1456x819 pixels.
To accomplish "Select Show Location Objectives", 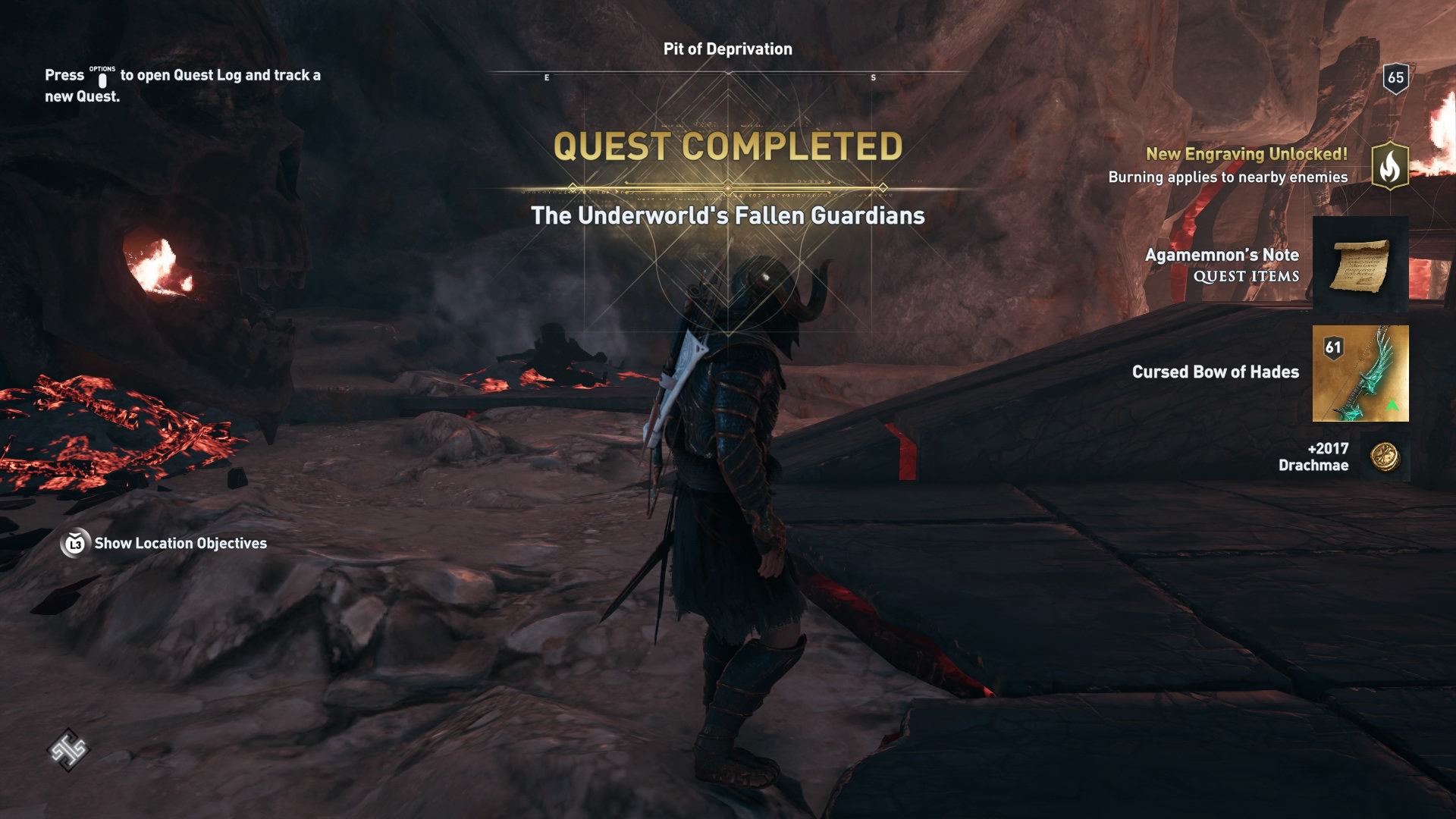I will (179, 544).
